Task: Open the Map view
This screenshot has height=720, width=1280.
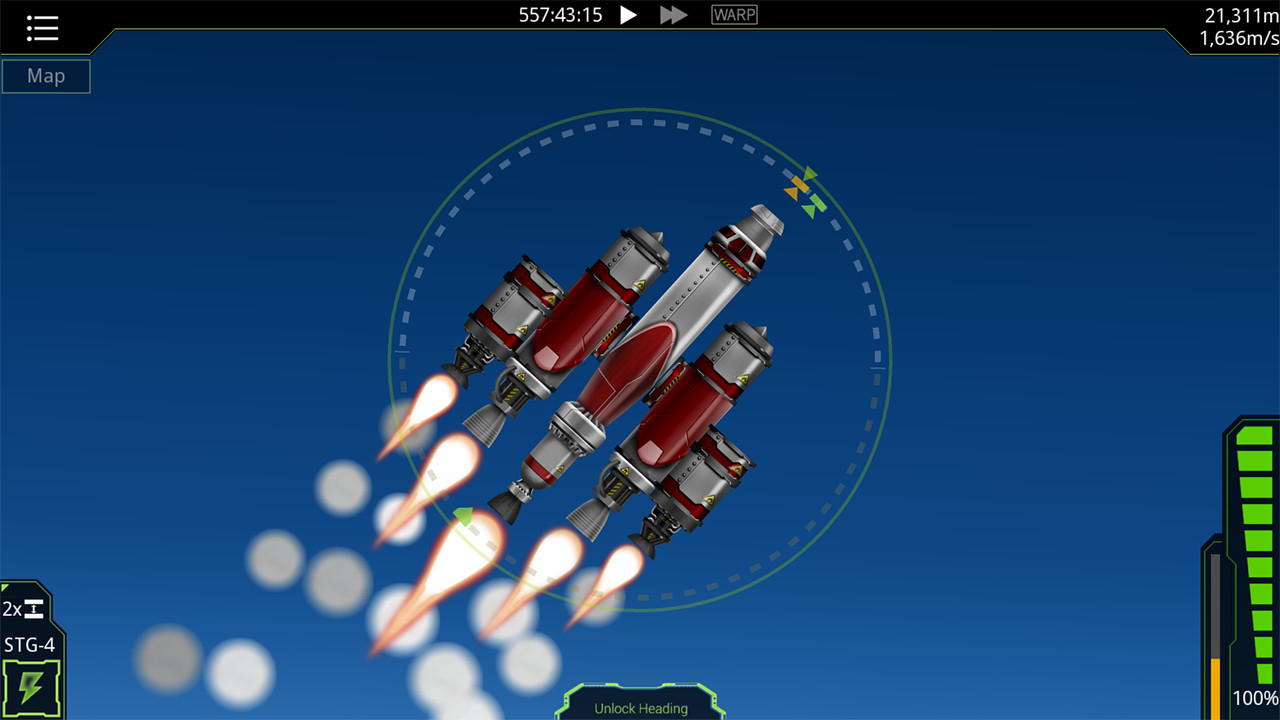Action: coord(45,76)
